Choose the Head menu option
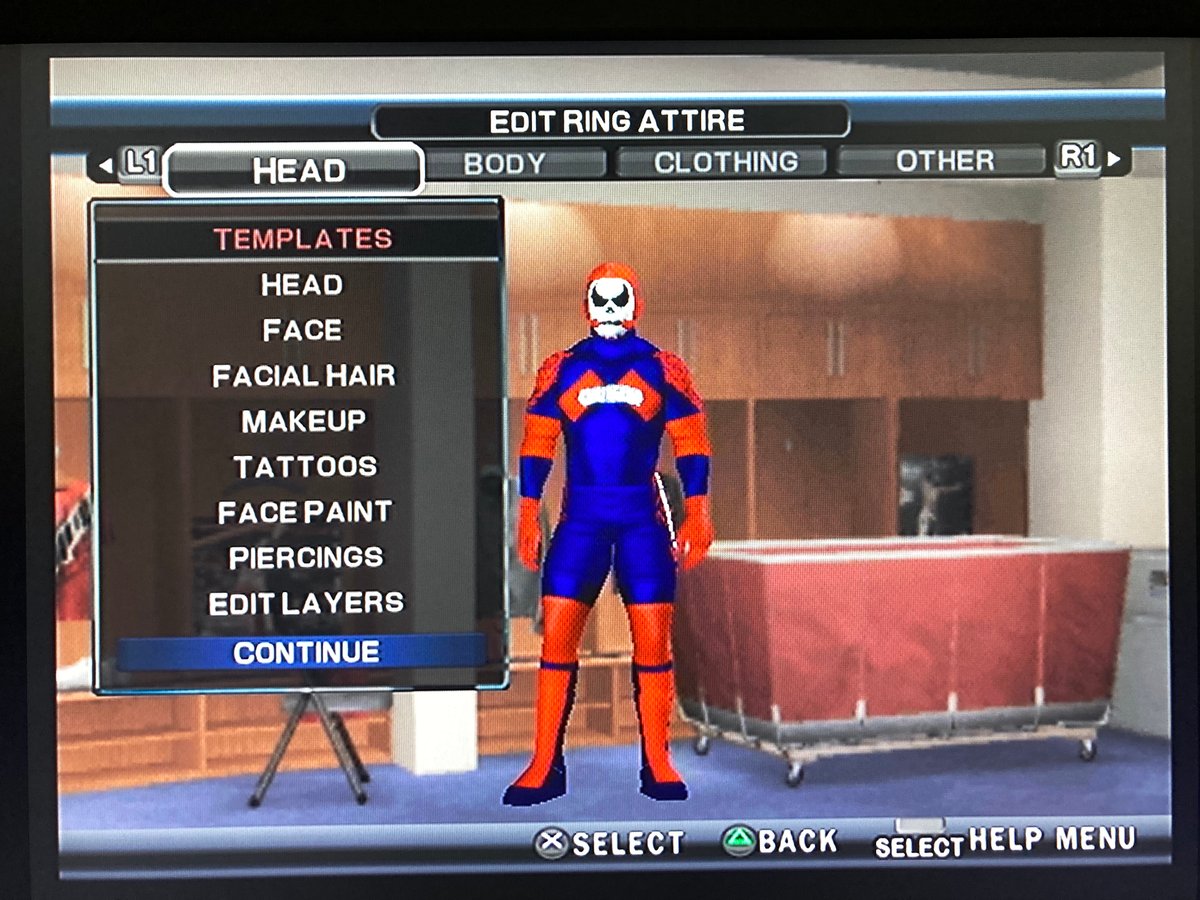 click(x=302, y=285)
